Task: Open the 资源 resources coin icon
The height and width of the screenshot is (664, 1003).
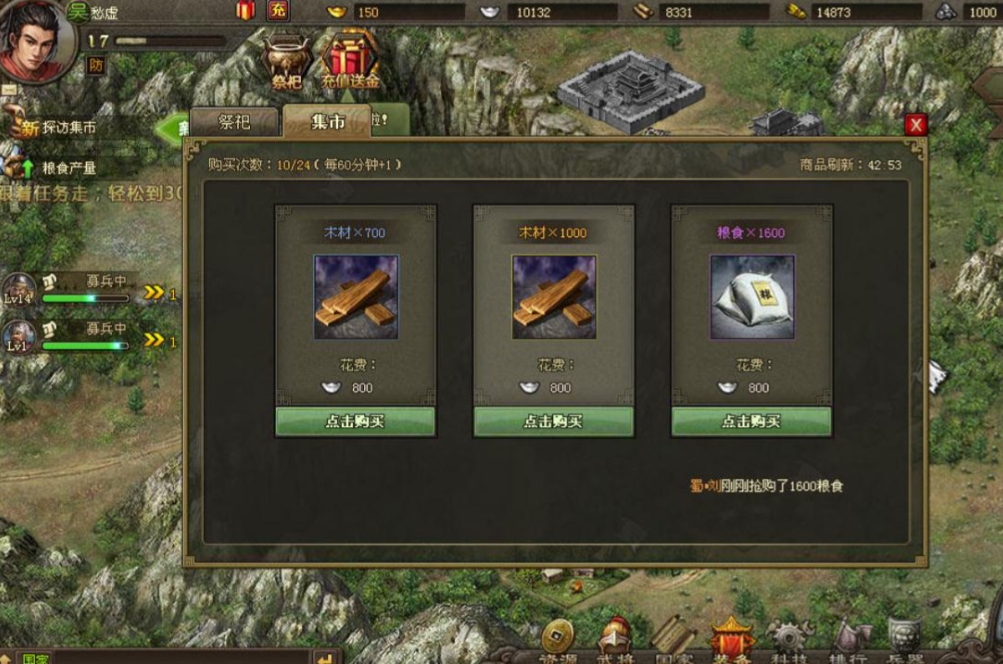Action: coord(557,639)
